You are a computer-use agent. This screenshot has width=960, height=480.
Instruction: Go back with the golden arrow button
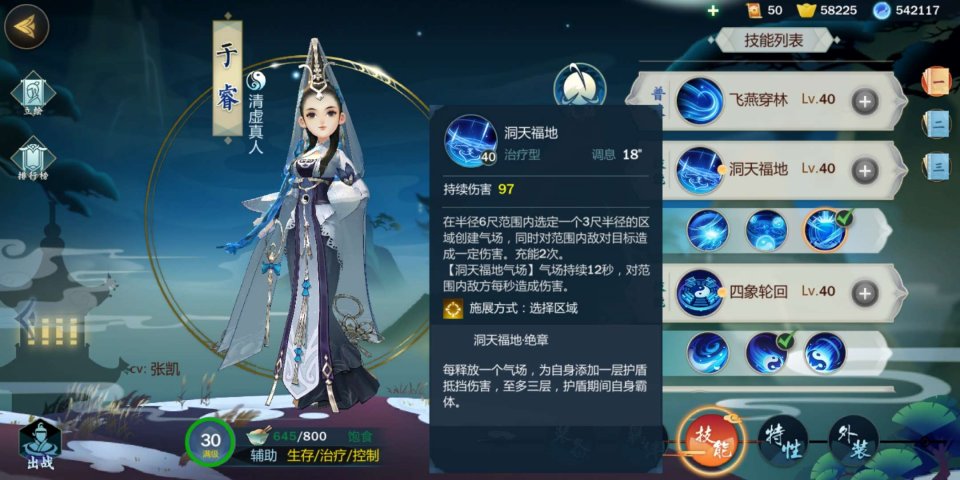[x=27, y=27]
